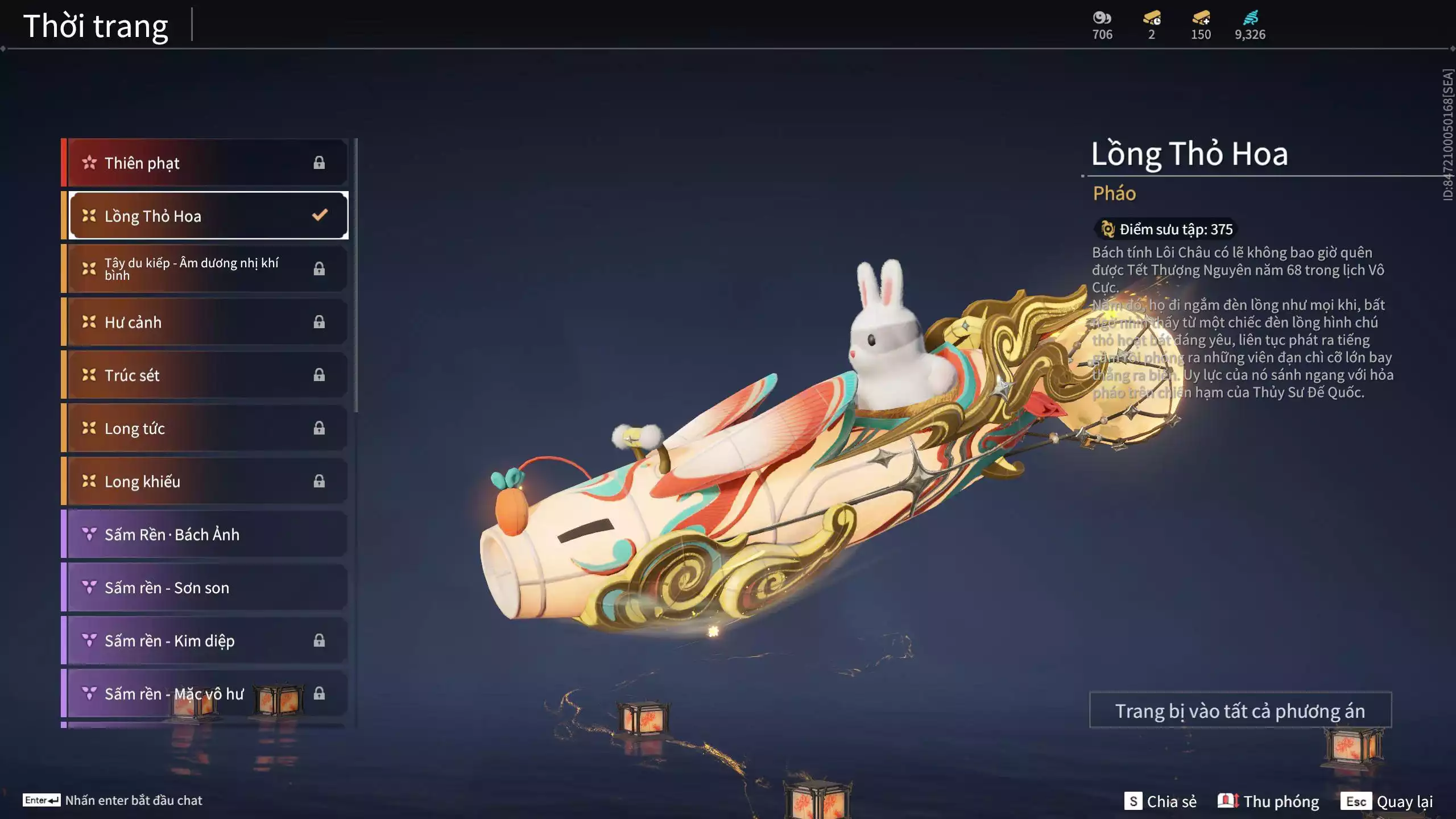Select Tây du kiếp - Âm dương nhị khí bình
1456x819 pixels.
[205, 269]
